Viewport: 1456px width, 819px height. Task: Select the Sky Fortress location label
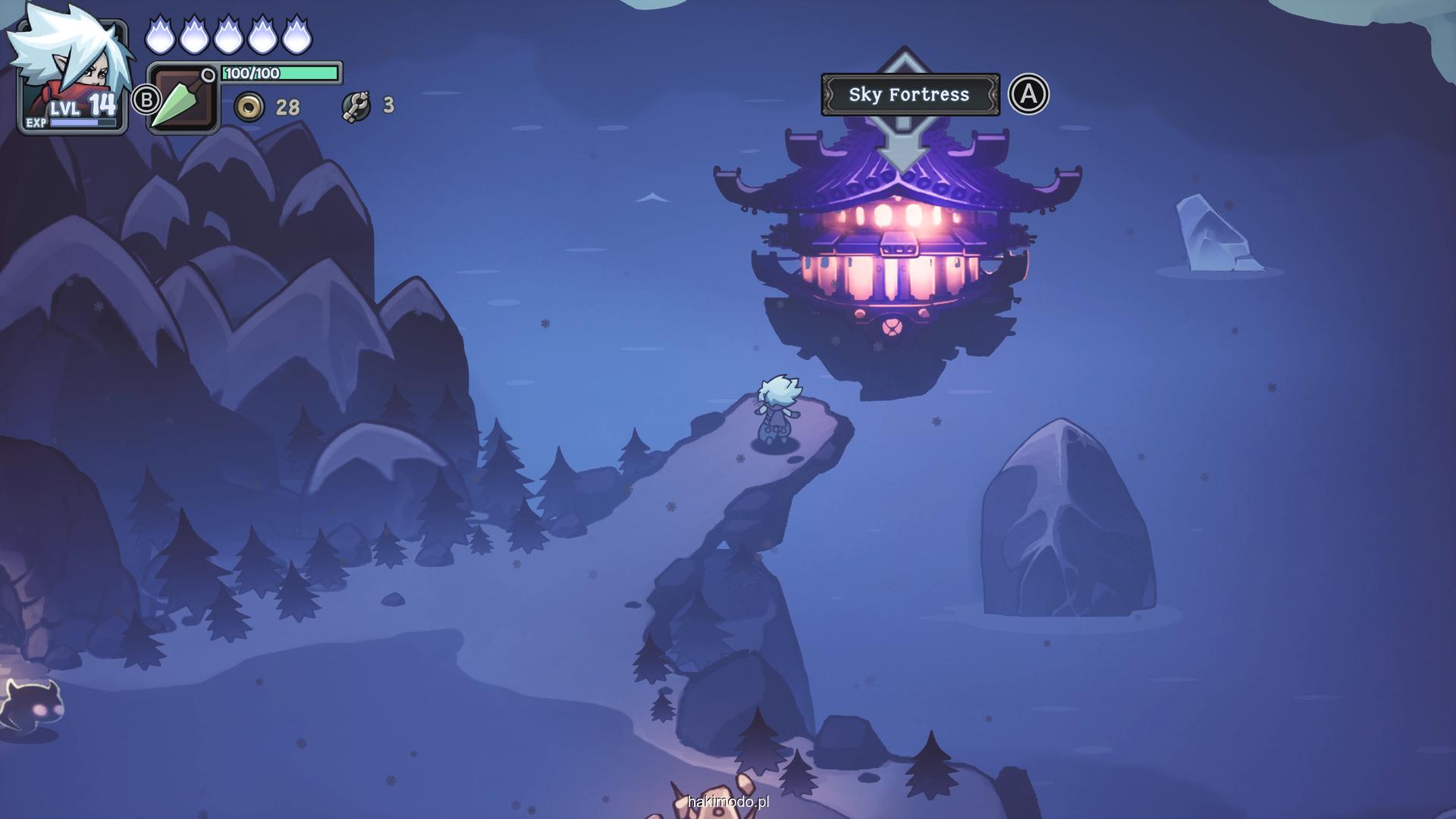(x=909, y=95)
